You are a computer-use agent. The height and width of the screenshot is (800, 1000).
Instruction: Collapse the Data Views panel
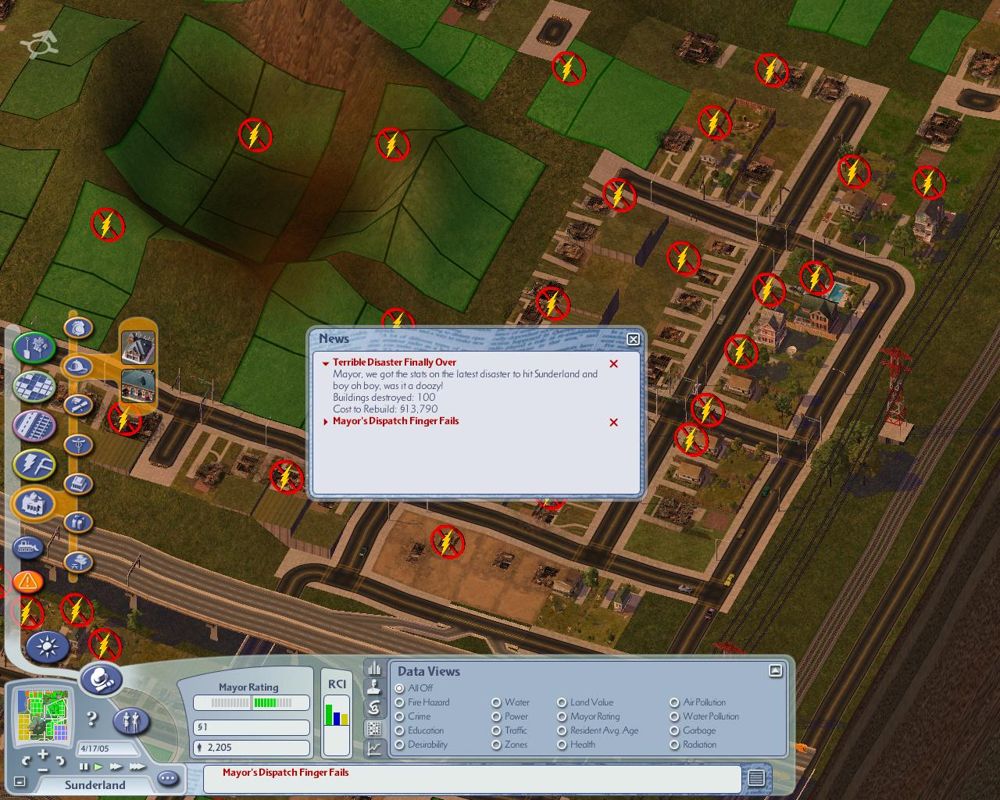pyautogui.click(x=775, y=671)
